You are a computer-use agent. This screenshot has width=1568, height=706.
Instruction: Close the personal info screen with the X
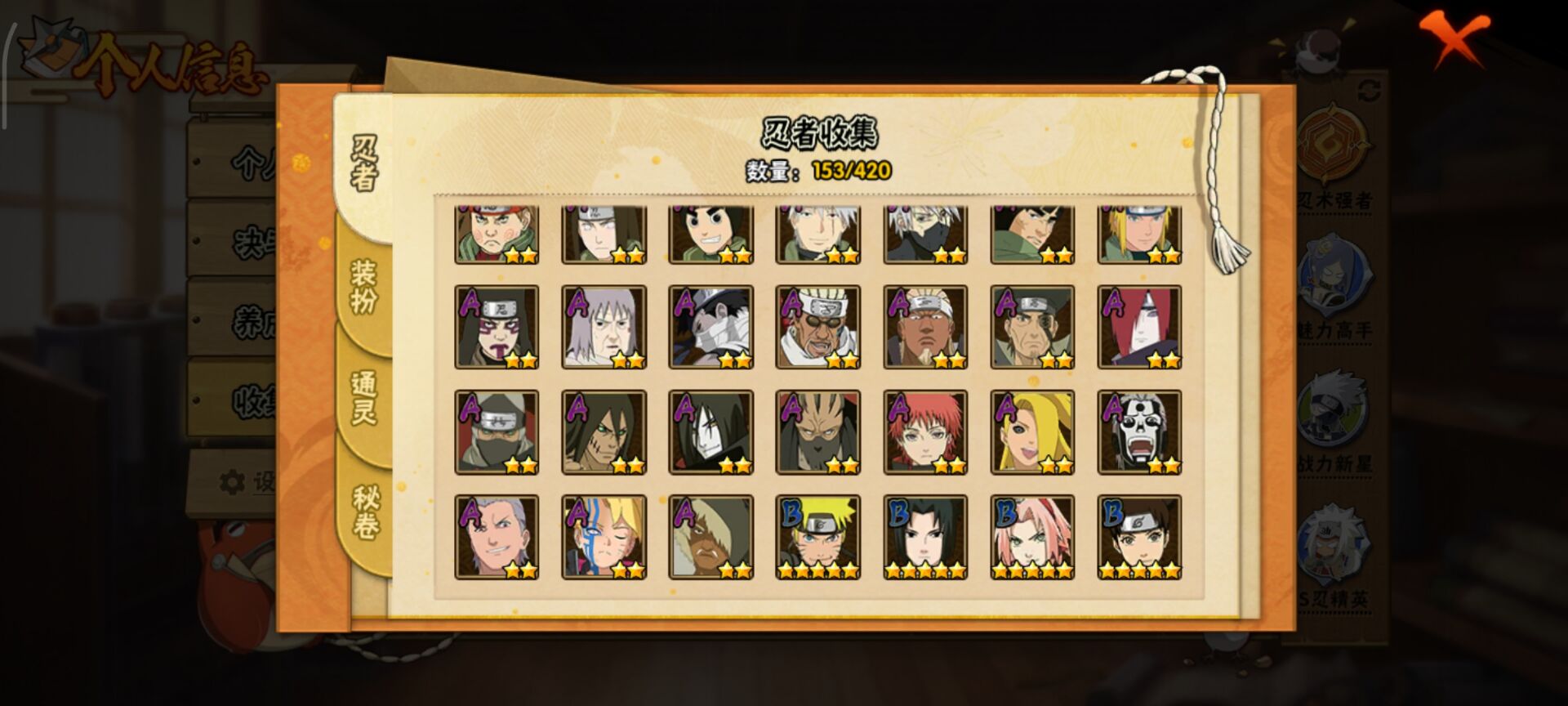pyautogui.click(x=1453, y=38)
